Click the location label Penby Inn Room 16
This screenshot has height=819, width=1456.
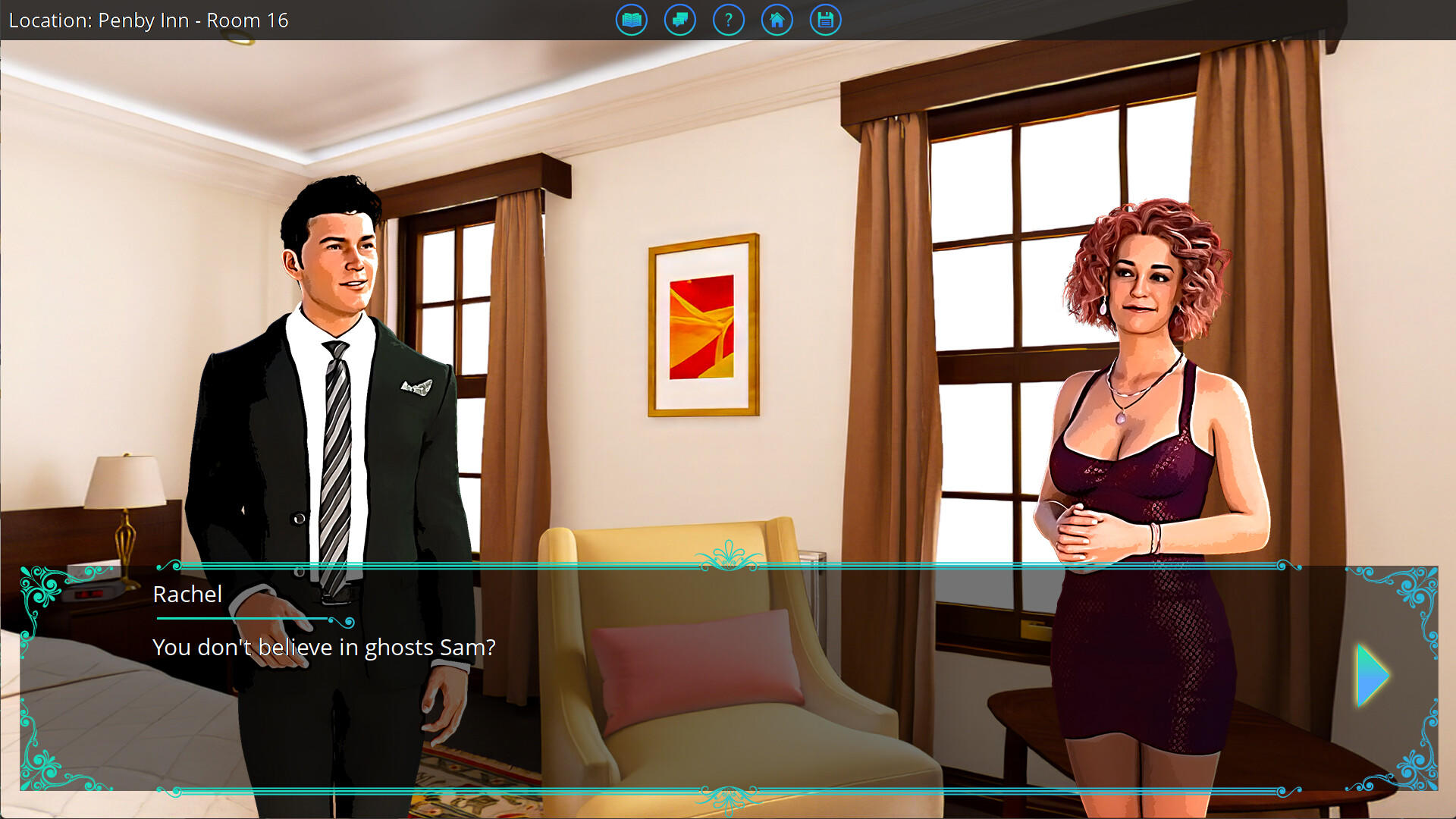point(148,20)
